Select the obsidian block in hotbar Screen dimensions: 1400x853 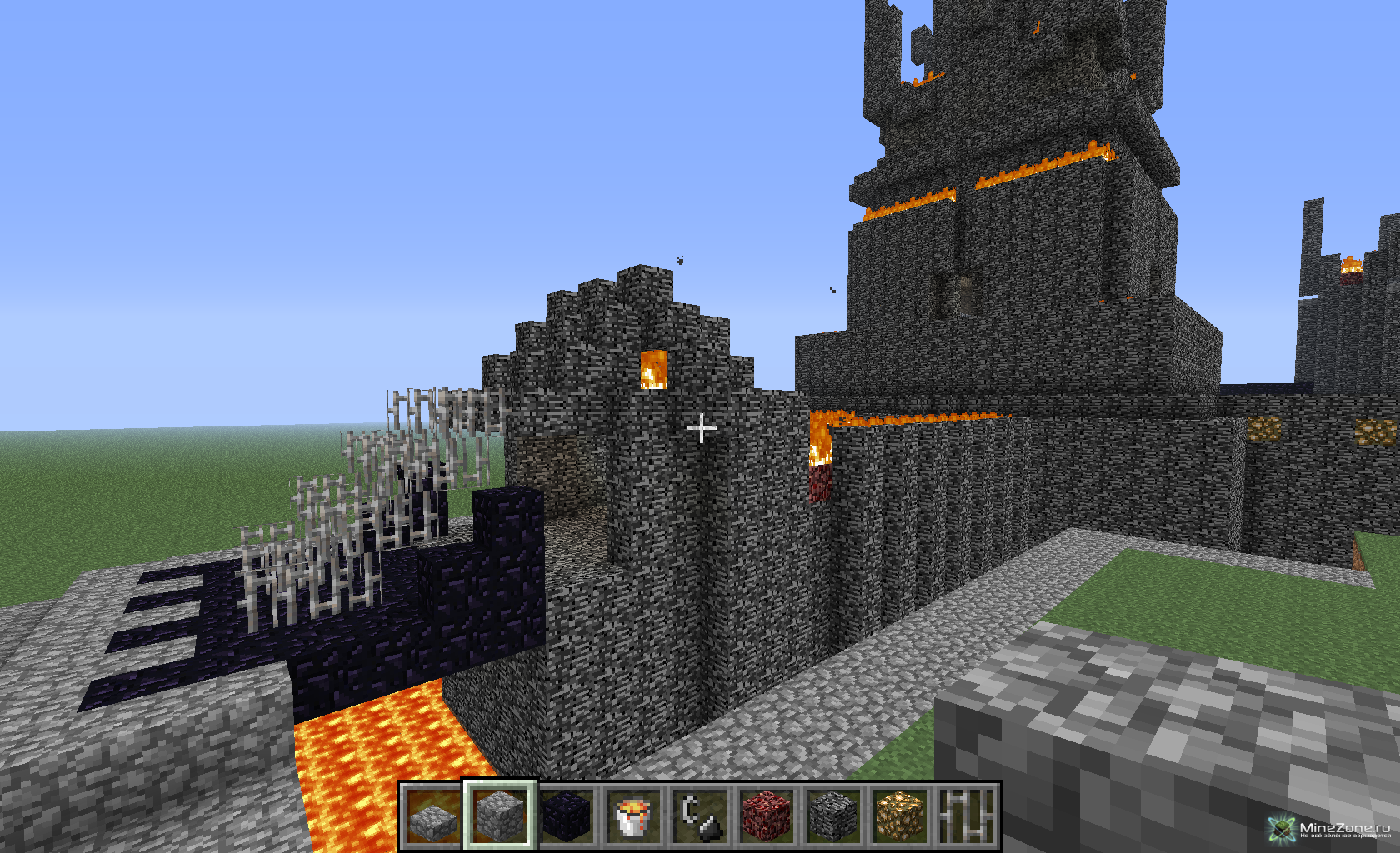[566, 816]
